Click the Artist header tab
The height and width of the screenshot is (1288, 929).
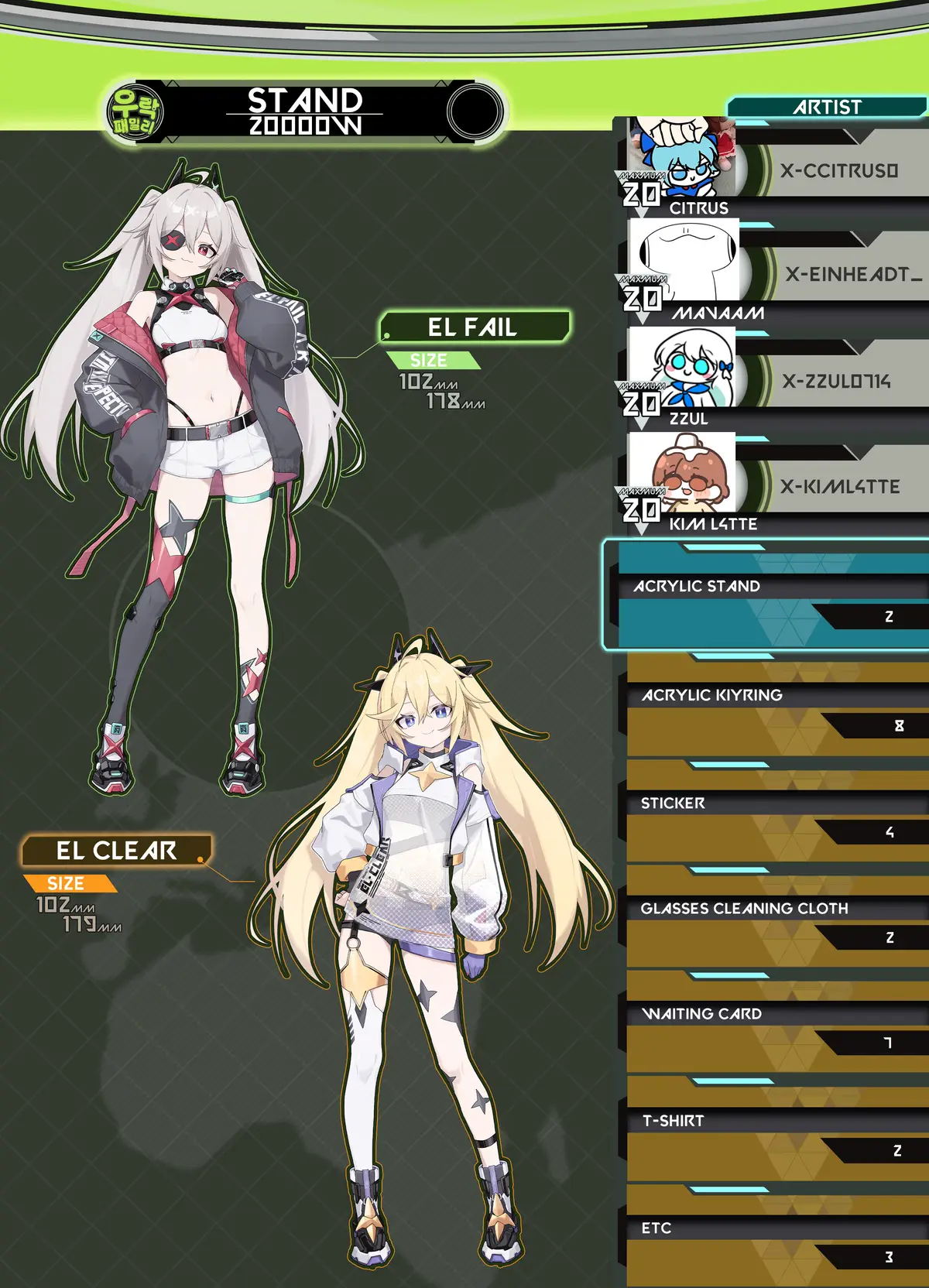click(x=826, y=107)
